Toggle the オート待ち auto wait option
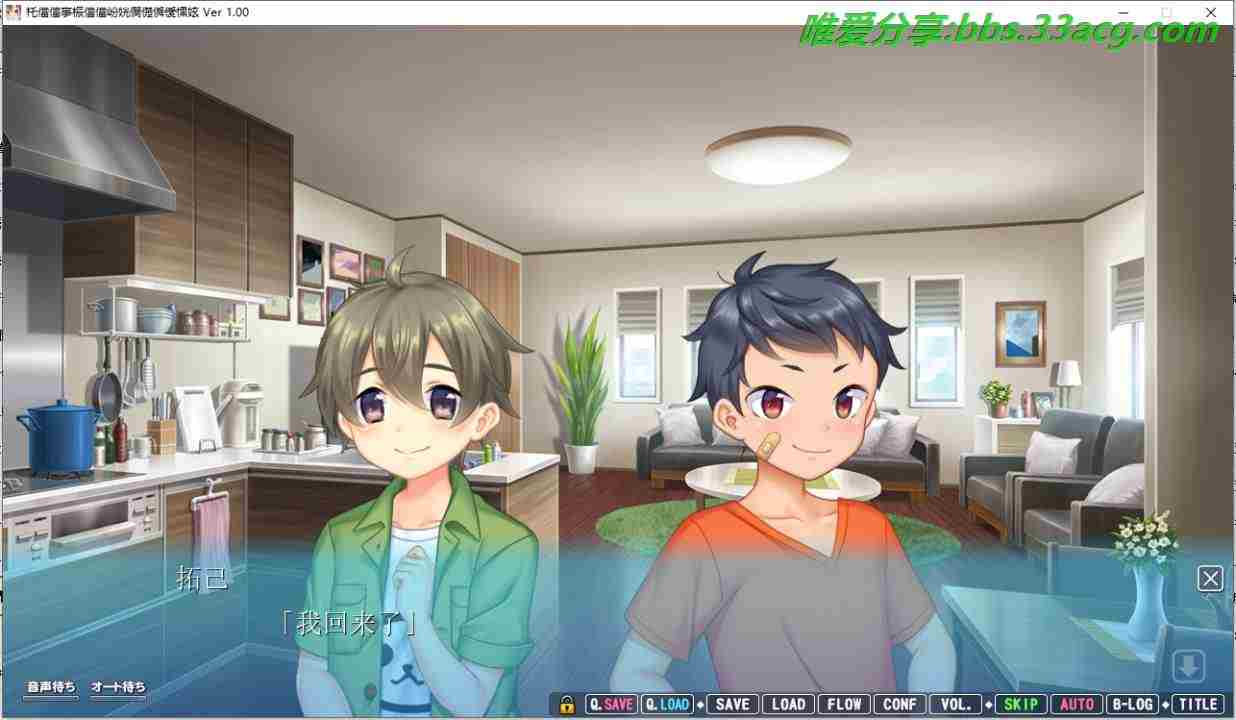The image size is (1236, 720). tap(118, 687)
